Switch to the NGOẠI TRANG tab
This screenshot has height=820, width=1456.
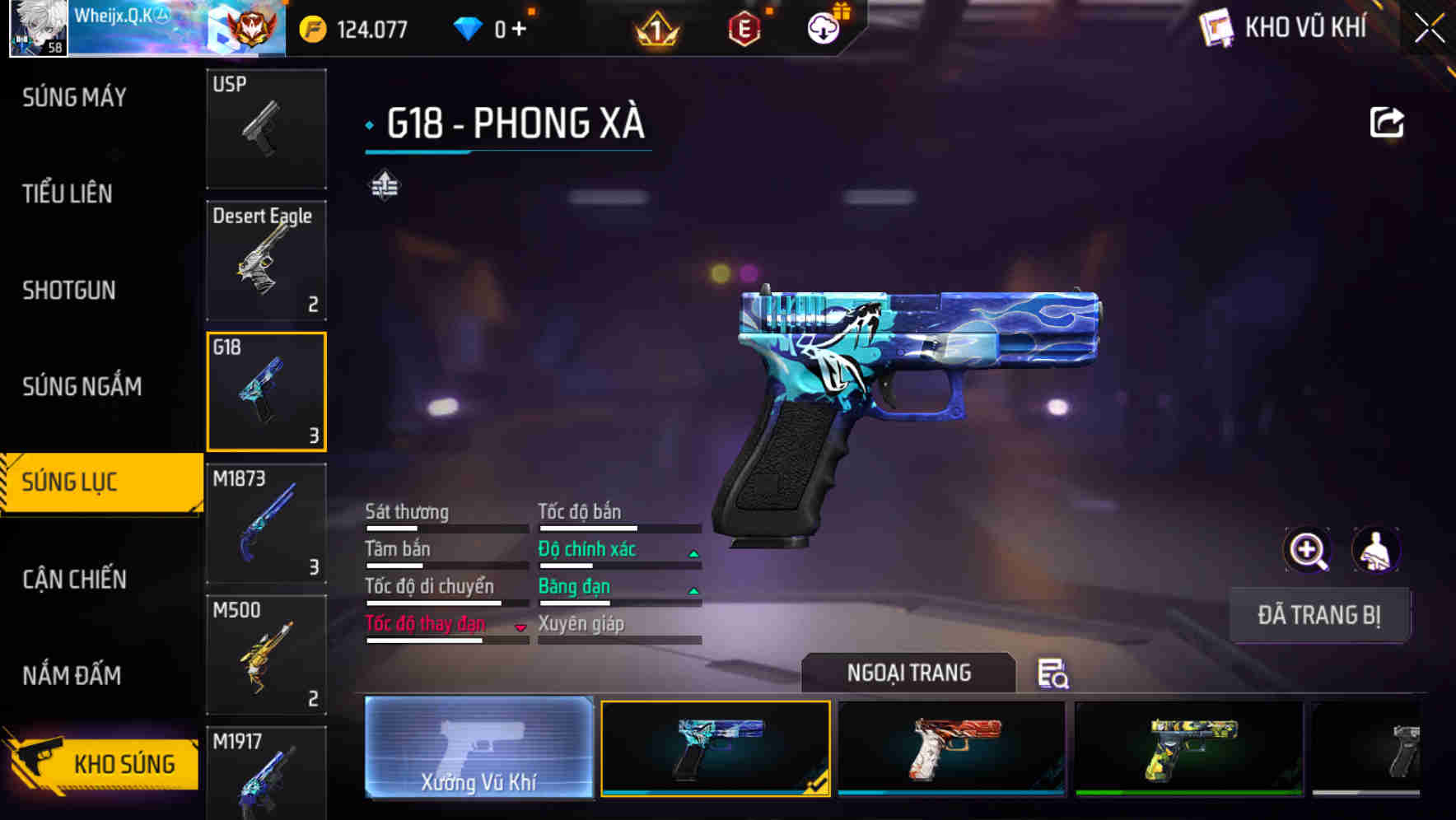pyautogui.click(x=908, y=673)
